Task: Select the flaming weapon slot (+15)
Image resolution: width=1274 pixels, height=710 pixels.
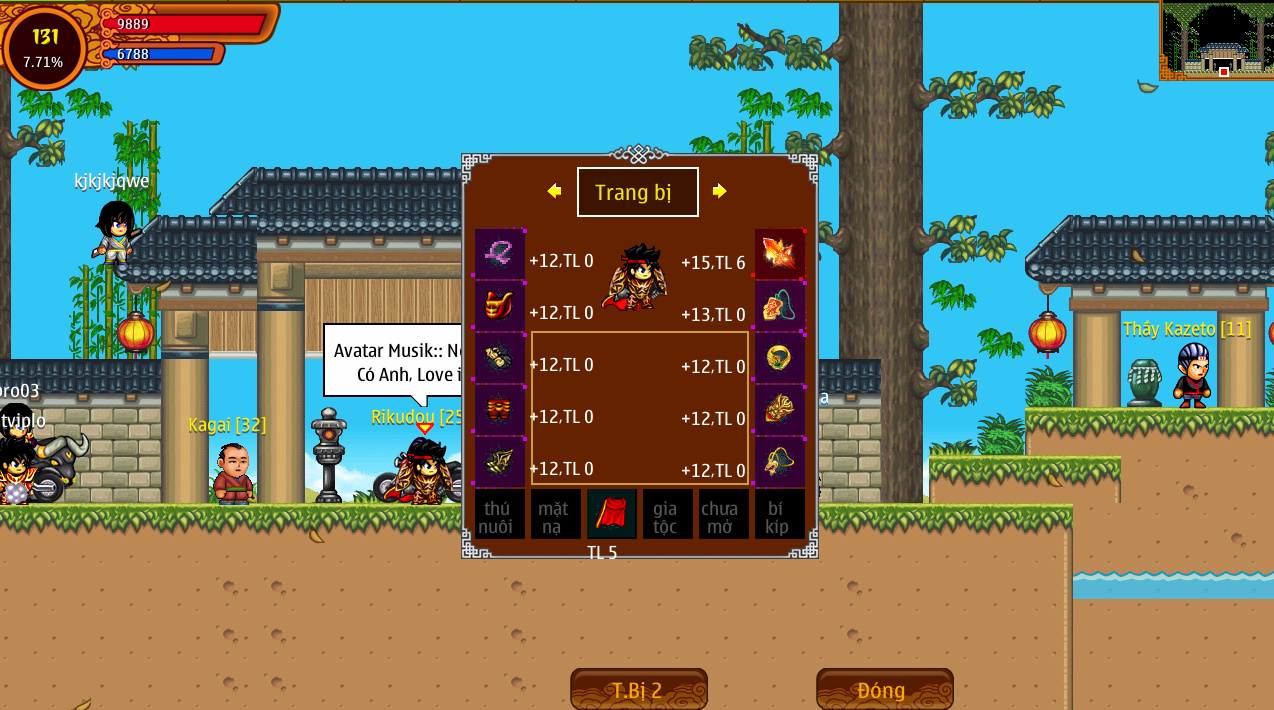Action: [x=780, y=254]
